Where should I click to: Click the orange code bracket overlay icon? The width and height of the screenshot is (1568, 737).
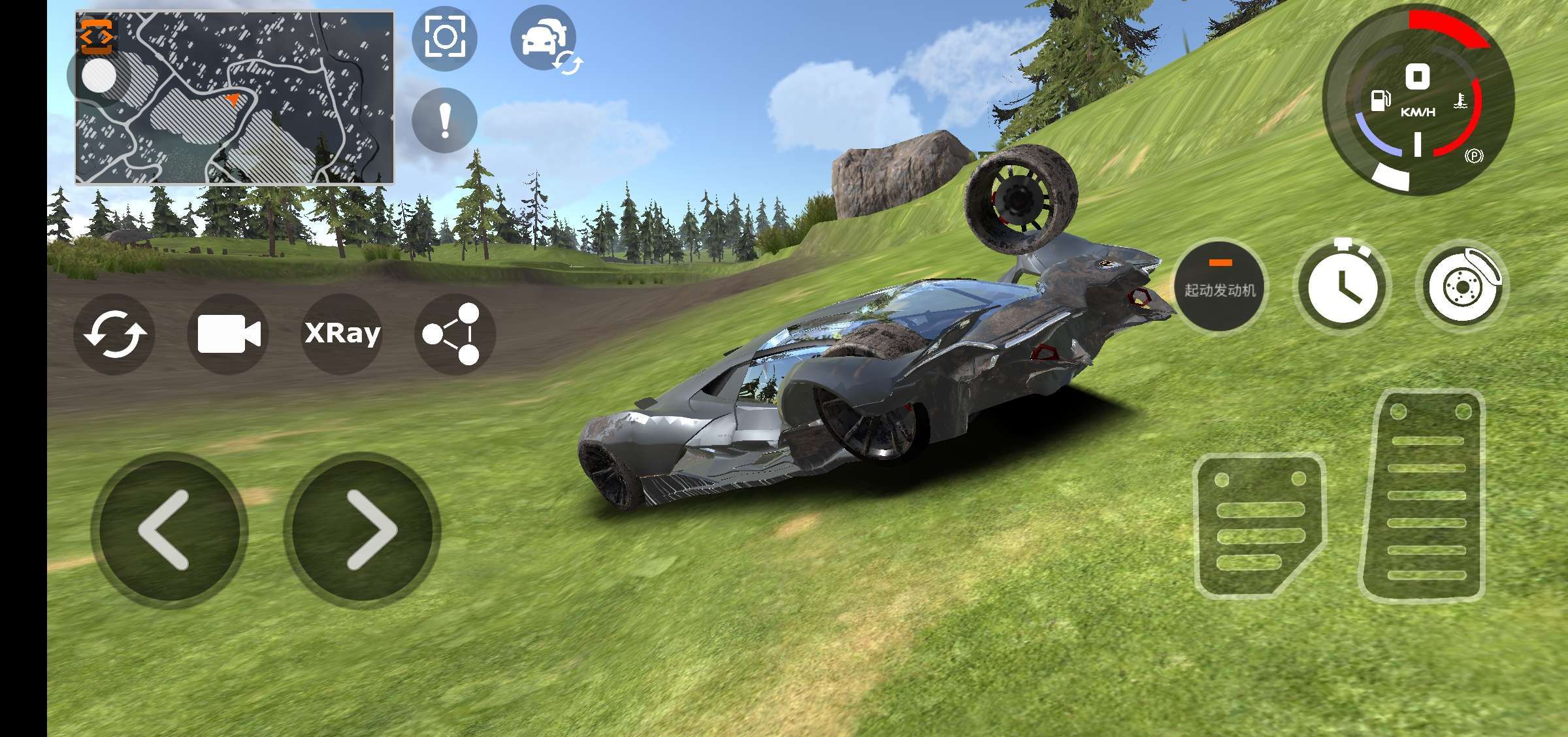97,36
